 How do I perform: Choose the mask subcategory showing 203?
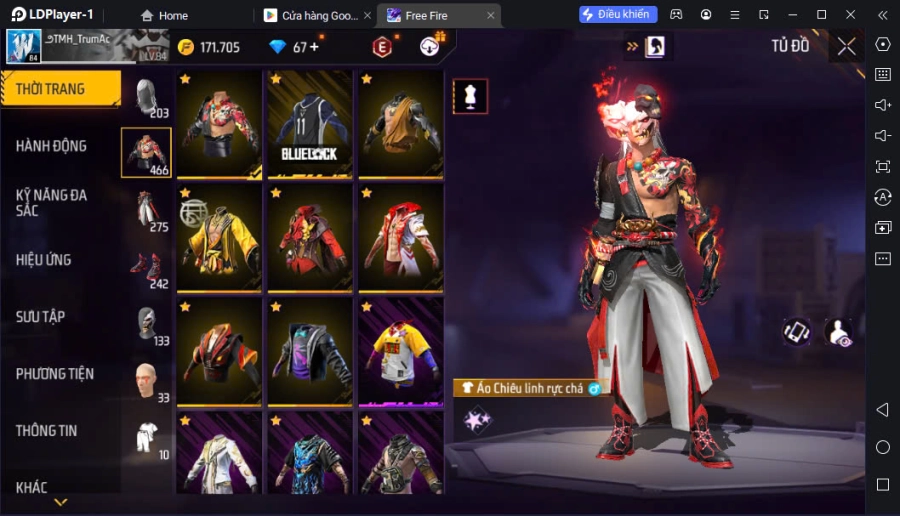[x=146, y=96]
